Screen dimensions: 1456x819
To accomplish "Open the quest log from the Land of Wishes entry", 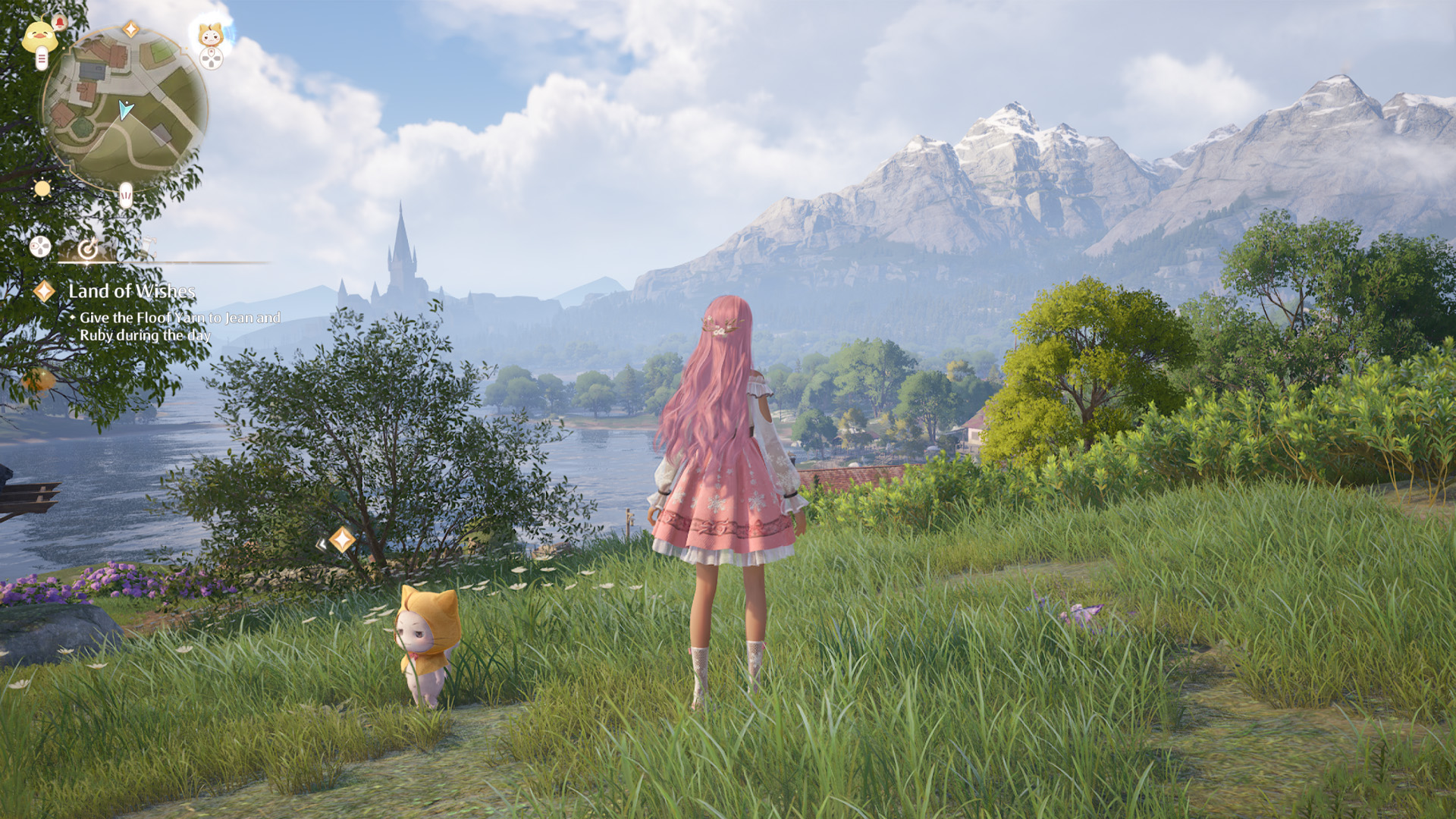I will (132, 291).
